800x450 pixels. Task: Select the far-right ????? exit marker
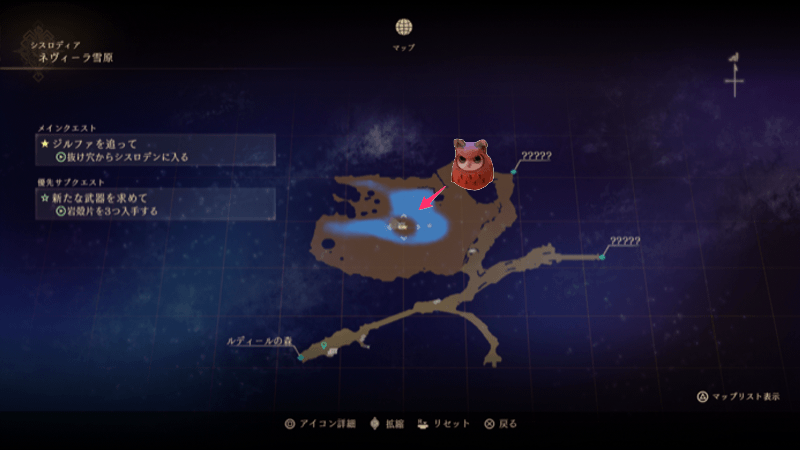point(602,257)
